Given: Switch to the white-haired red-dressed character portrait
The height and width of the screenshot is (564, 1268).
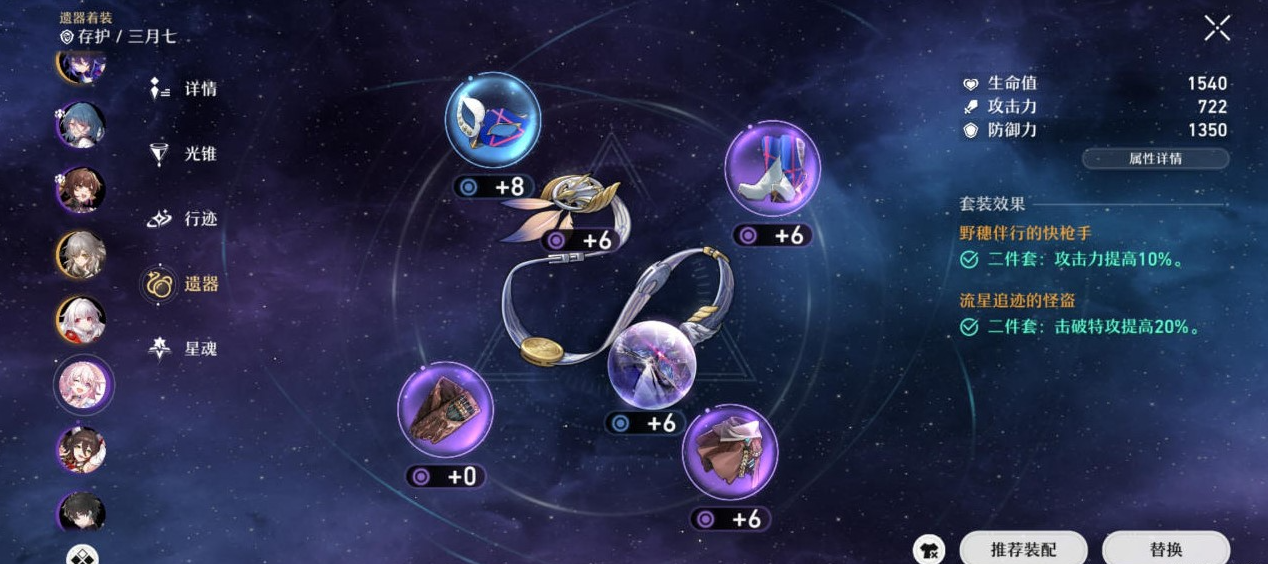Looking at the screenshot, I should (x=80, y=320).
